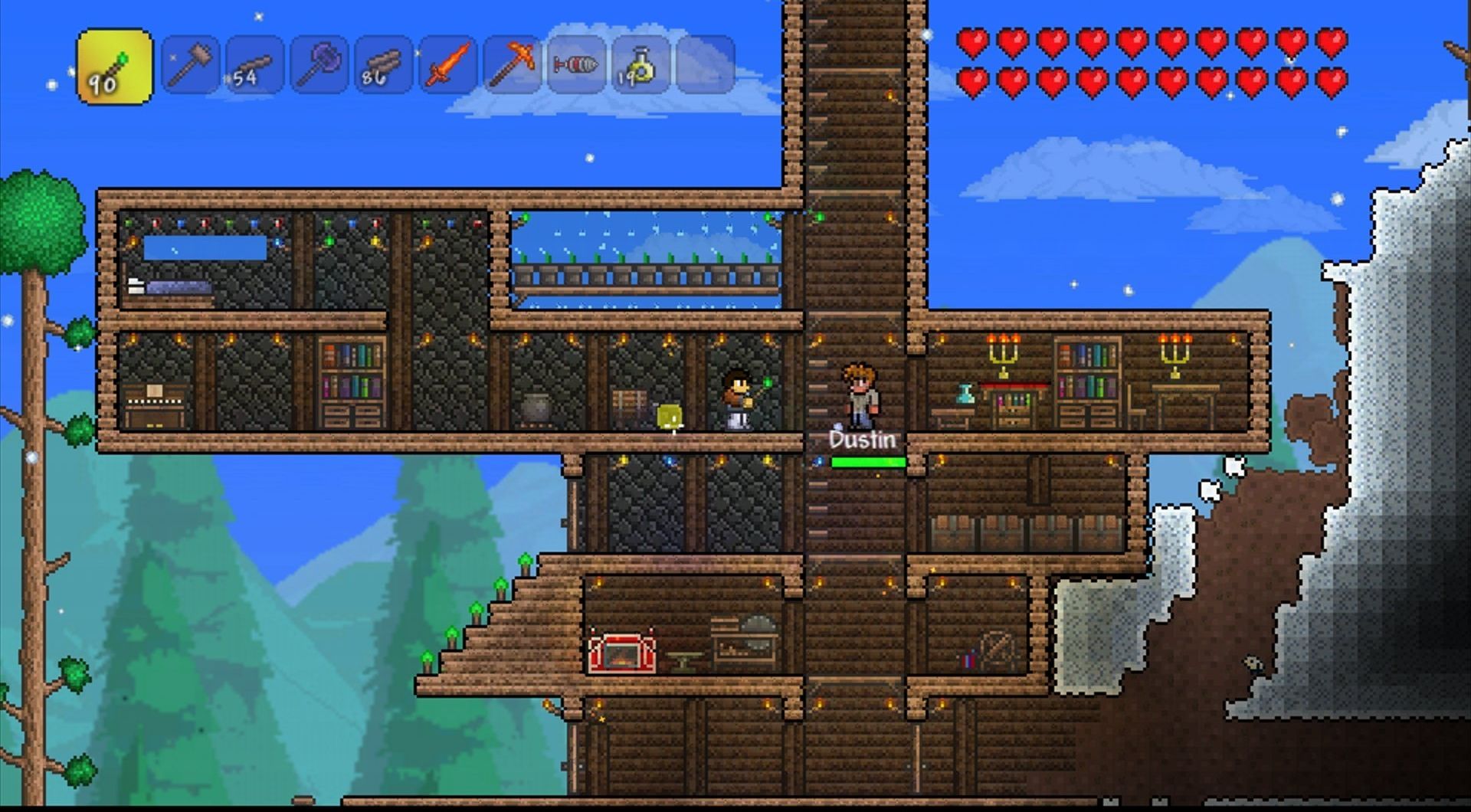Choose the wood platform stack of 54
This screenshot has width=1471, height=812.
[x=254, y=65]
